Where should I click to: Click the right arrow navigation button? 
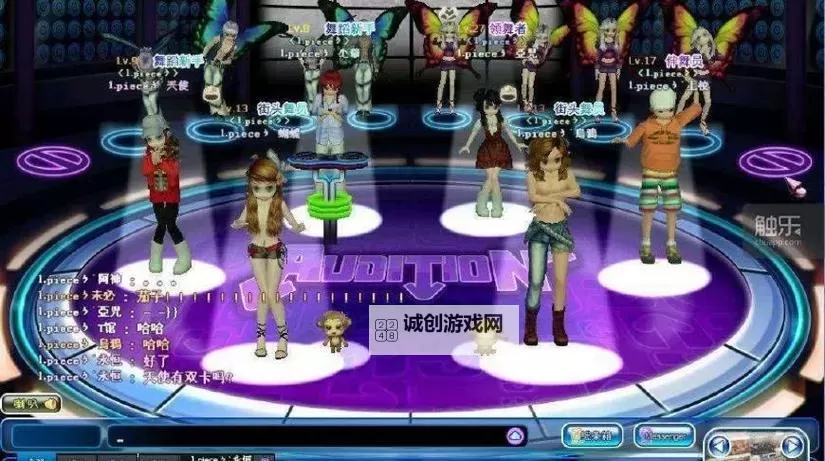792,445
